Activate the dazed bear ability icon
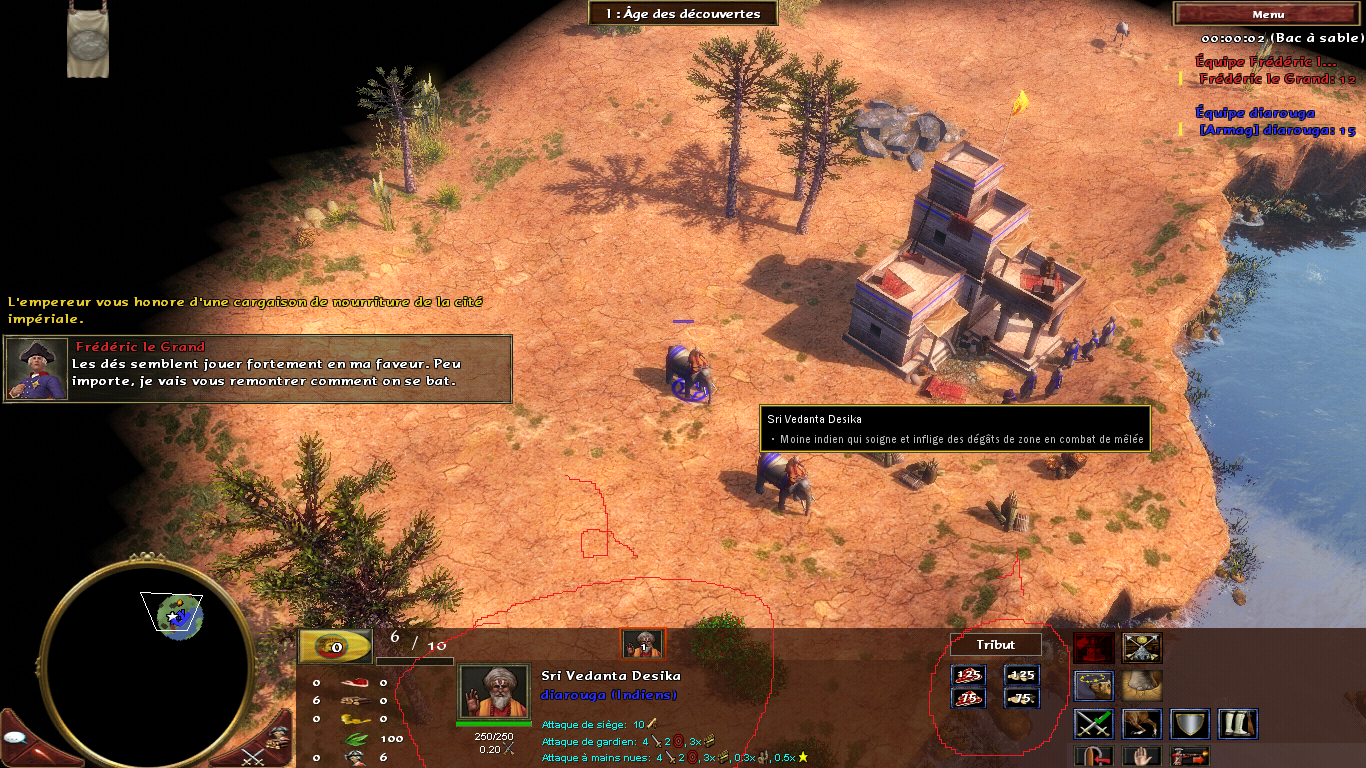The image size is (1366, 768). pyautogui.click(x=1094, y=686)
